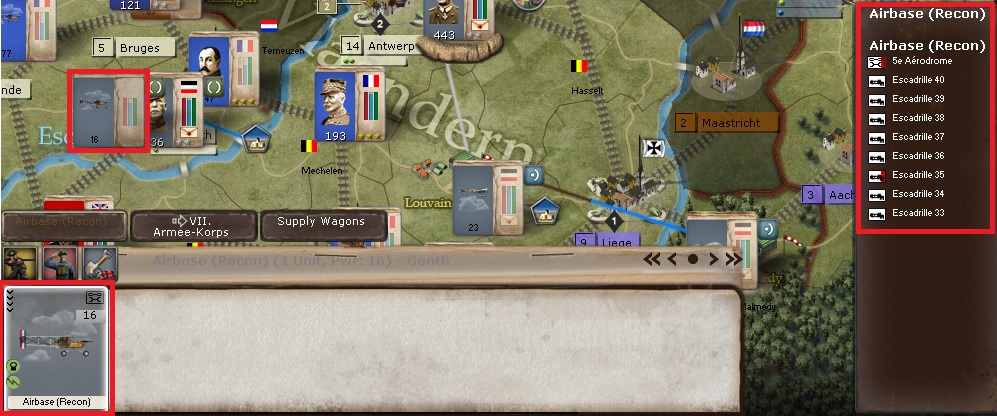Go to next stack with single-right arrow
This screenshot has width=997, height=416.
[x=712, y=259]
